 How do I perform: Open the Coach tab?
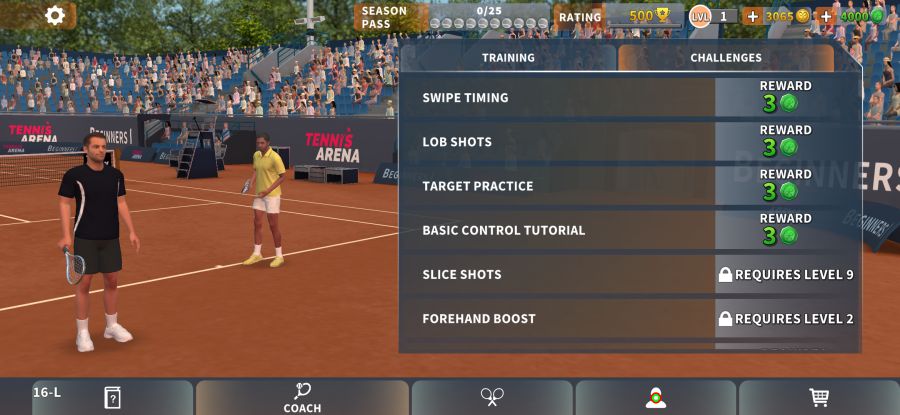302,397
